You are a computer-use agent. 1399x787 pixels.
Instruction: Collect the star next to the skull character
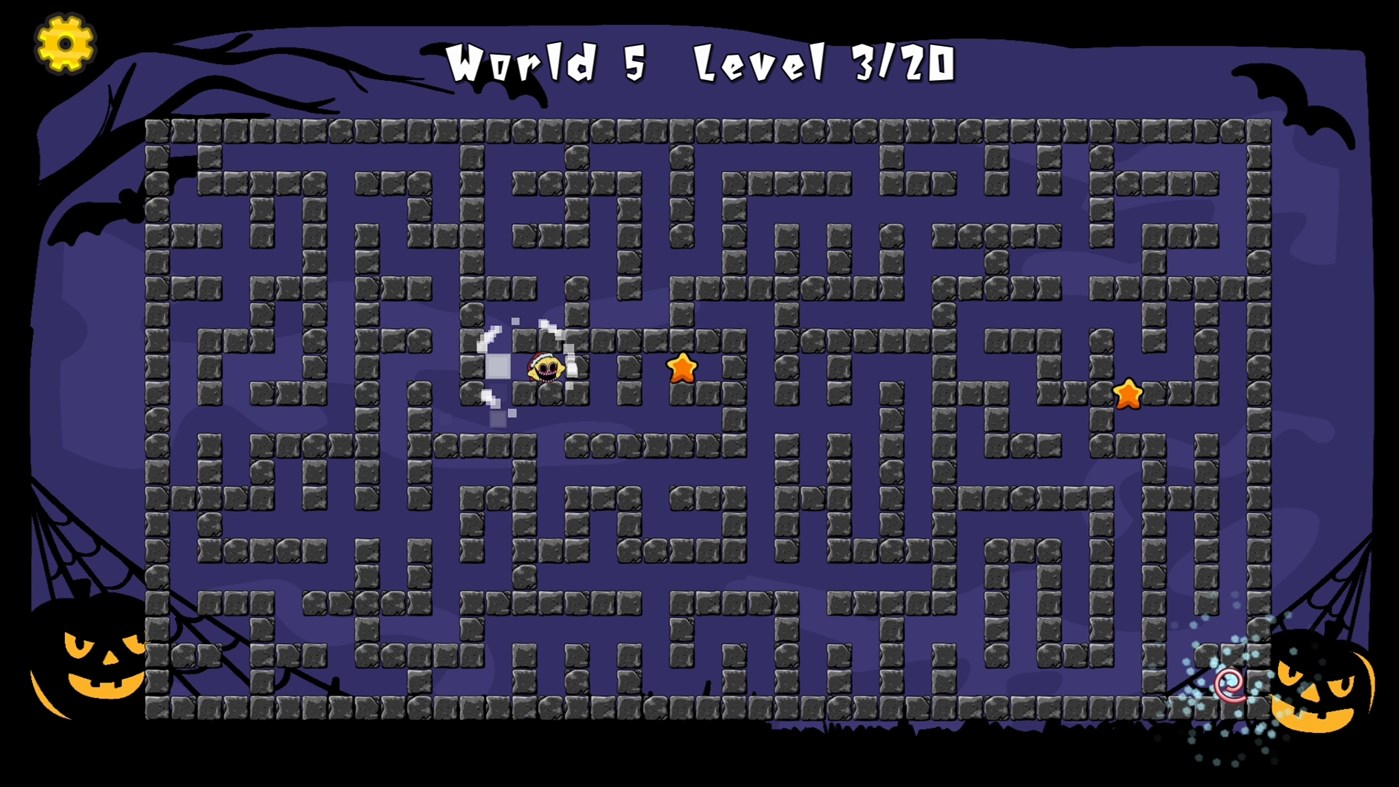click(683, 369)
